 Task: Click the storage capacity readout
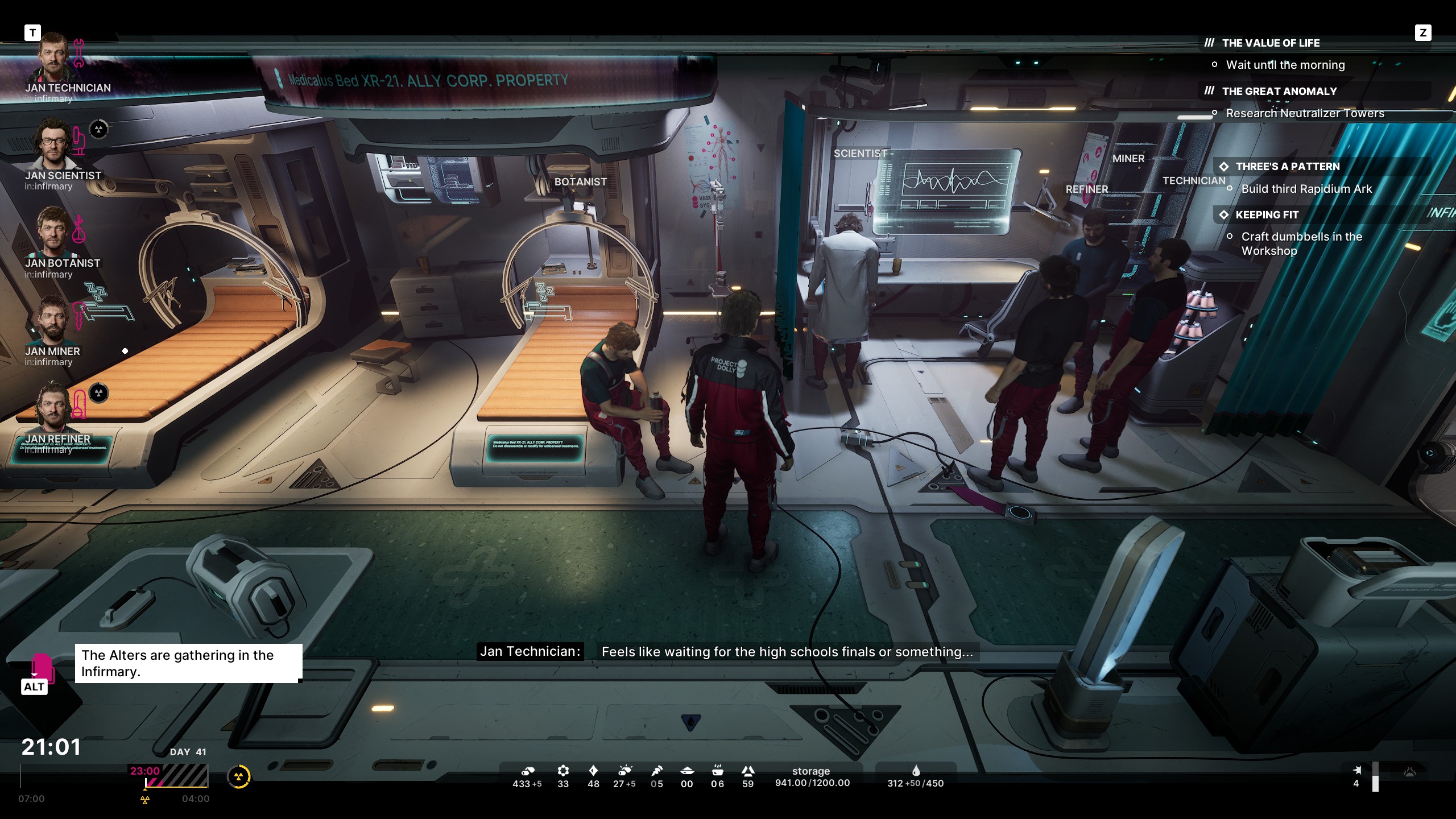pyautogui.click(x=812, y=777)
